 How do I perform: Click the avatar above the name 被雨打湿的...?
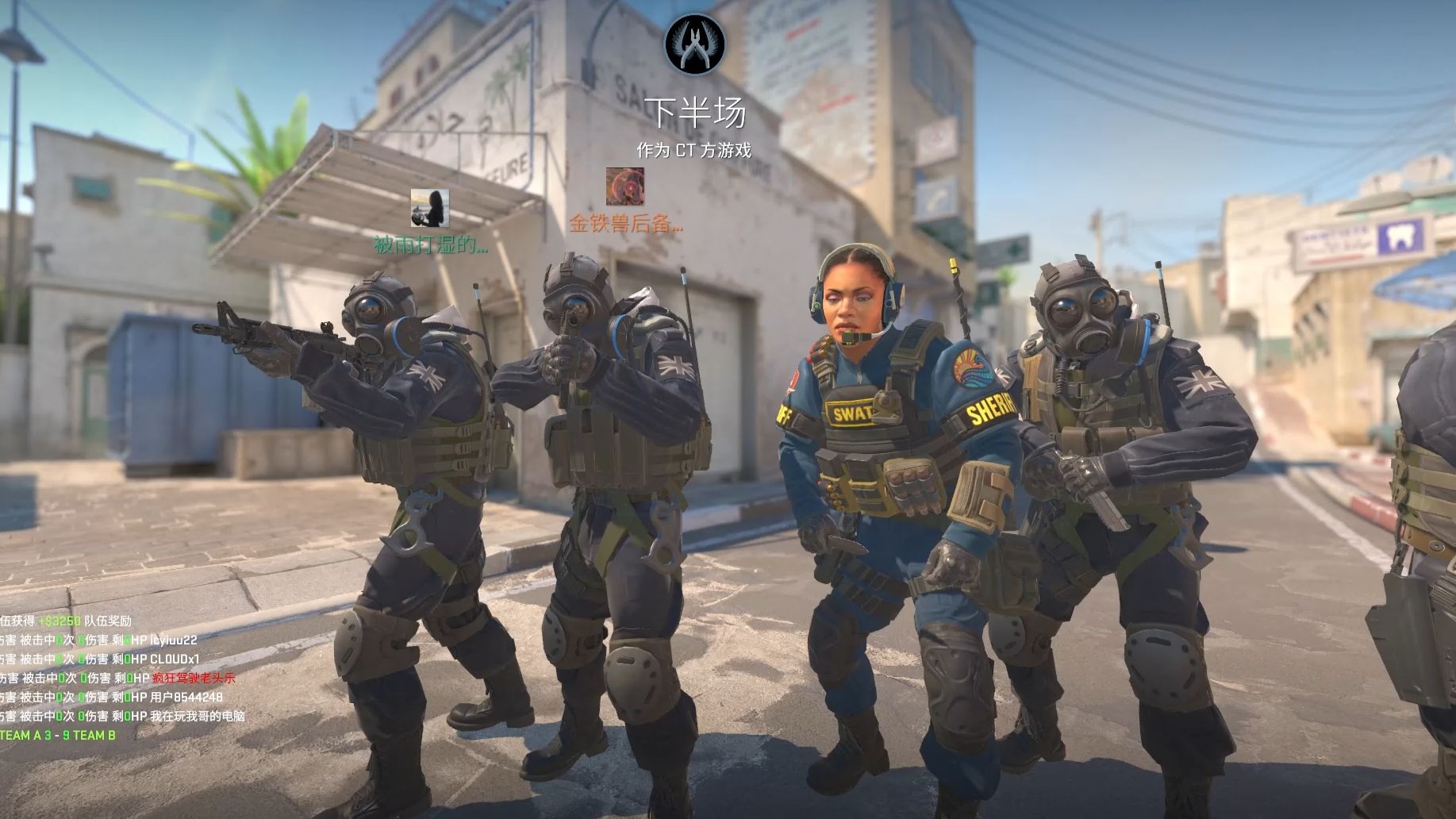[x=430, y=208]
